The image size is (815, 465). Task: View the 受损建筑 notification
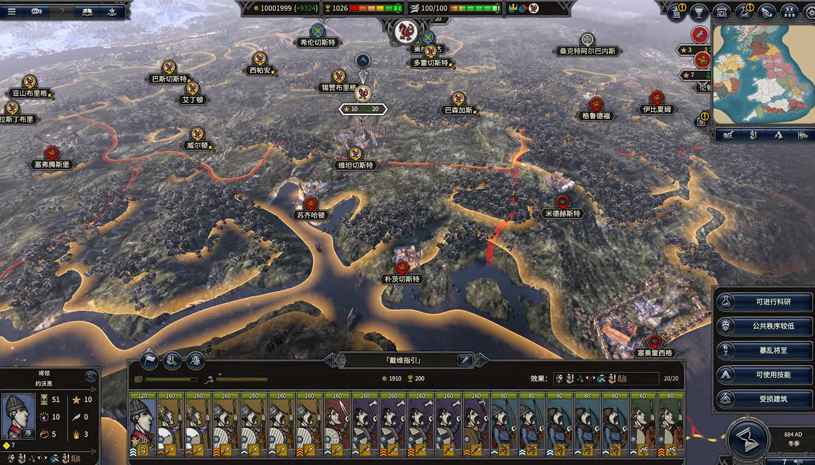click(765, 399)
